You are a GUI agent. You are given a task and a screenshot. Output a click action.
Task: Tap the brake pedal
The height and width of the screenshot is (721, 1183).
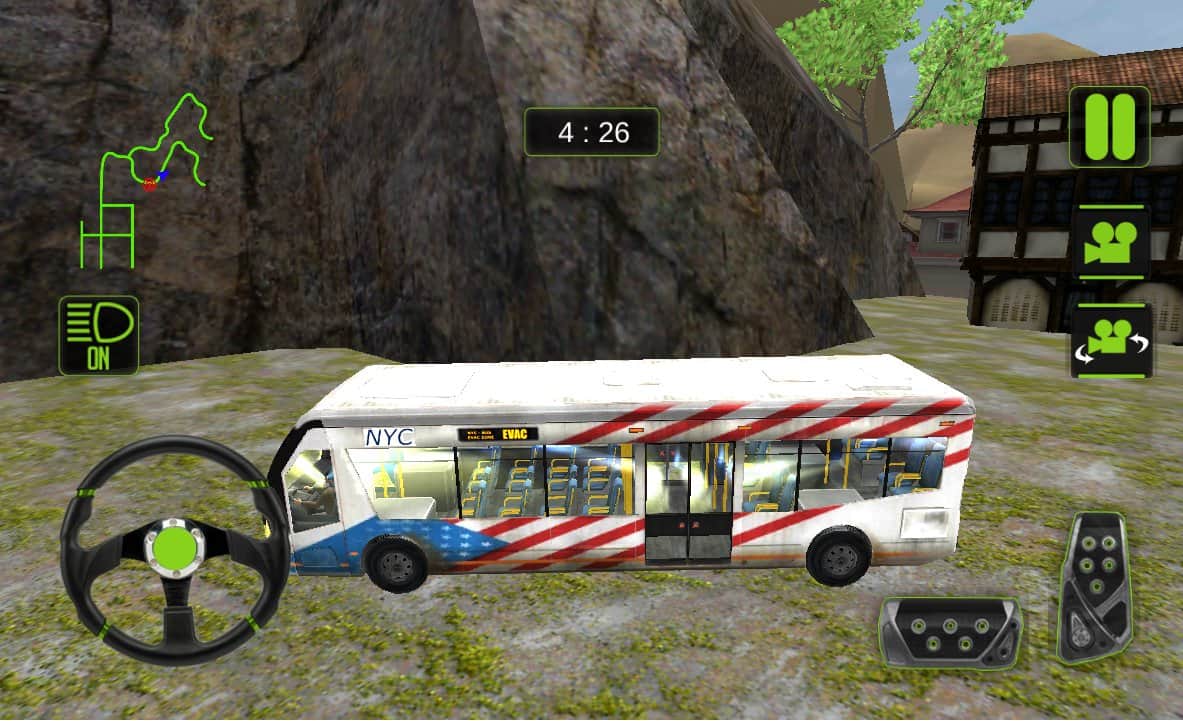950,633
